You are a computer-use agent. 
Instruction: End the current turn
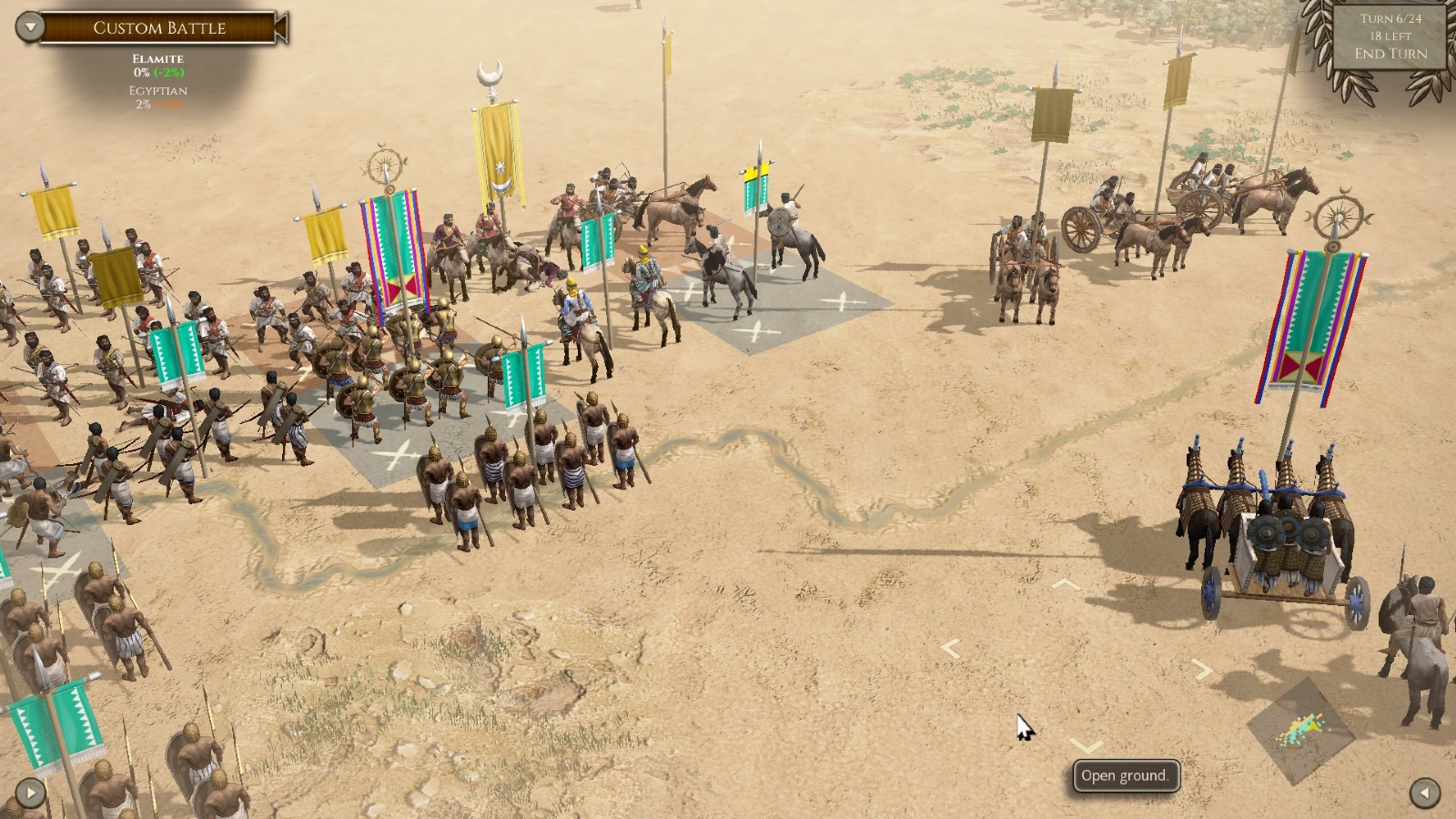click(1390, 54)
